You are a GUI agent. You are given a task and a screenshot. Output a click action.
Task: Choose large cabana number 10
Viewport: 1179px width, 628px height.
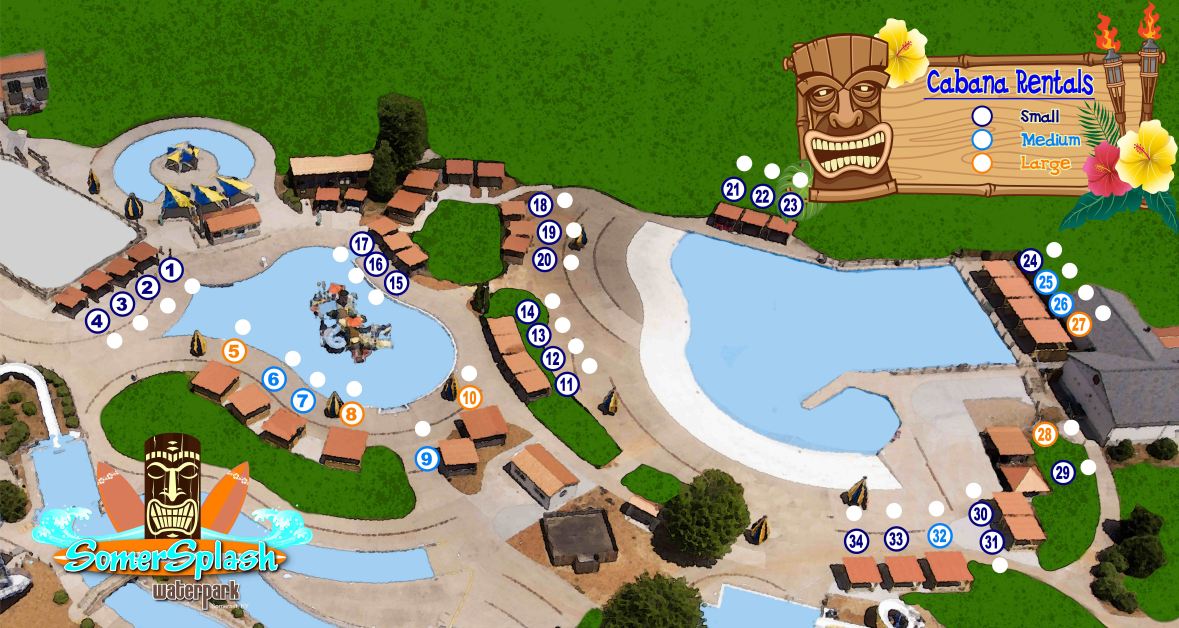click(470, 397)
